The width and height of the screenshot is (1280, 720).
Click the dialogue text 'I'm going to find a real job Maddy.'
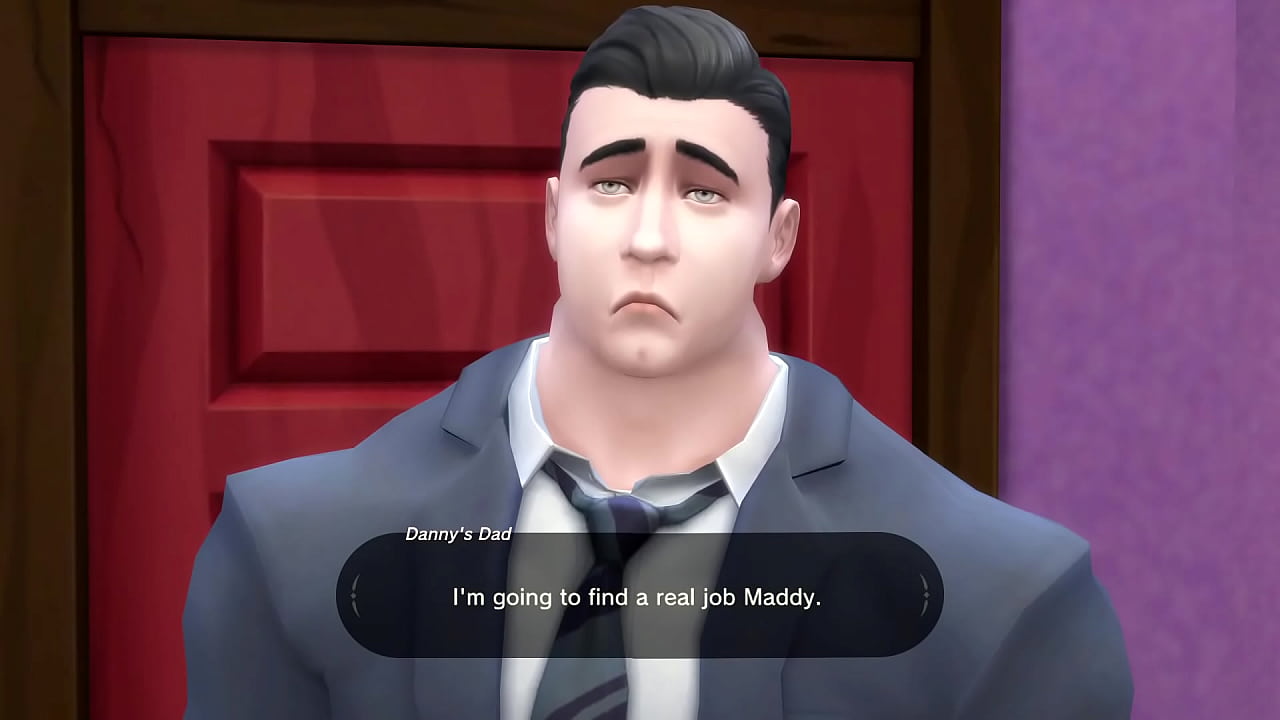tap(640, 595)
